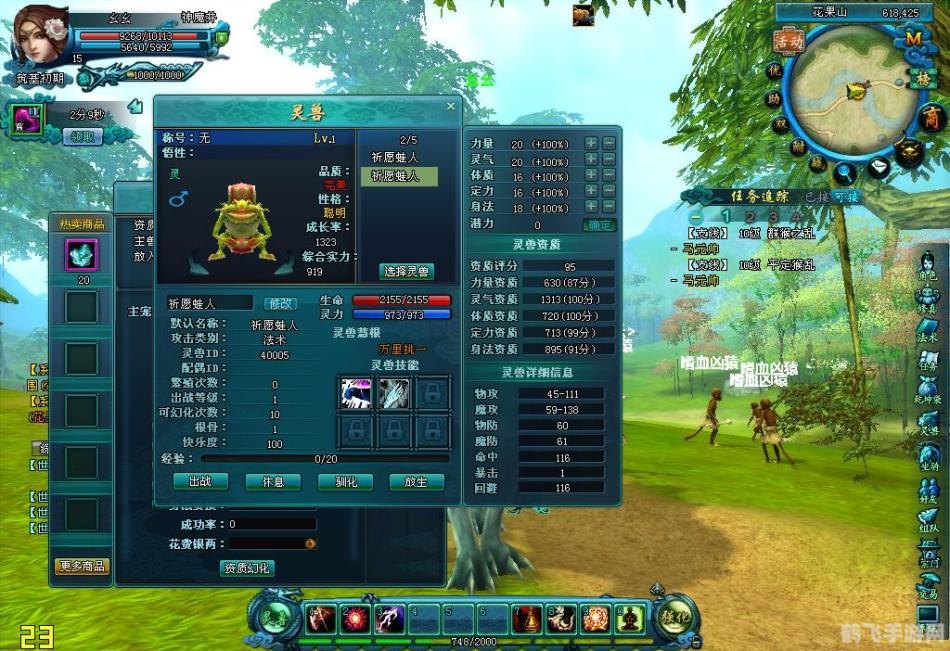Release the pet with the 放生 button
This screenshot has height=651, width=950.
coord(416,481)
